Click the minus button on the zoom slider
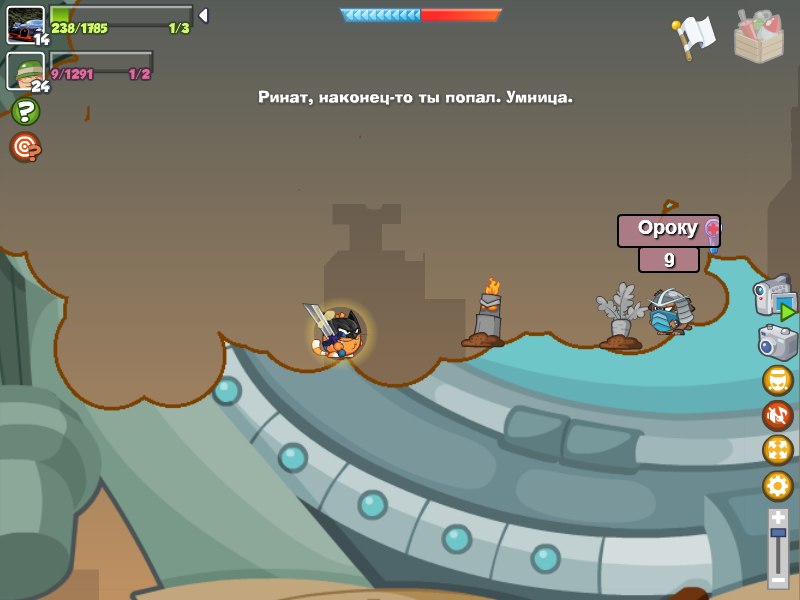Image resolution: width=800 pixels, height=600 pixels. pyautogui.click(x=778, y=578)
